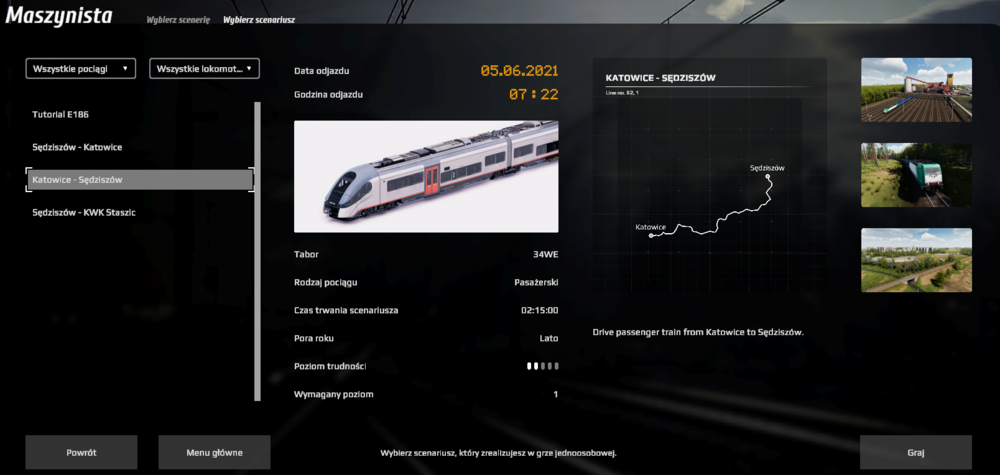The height and width of the screenshot is (475, 1000).
Task: Choose the Sędziszów - Katowice scenario
Action: pos(77,147)
